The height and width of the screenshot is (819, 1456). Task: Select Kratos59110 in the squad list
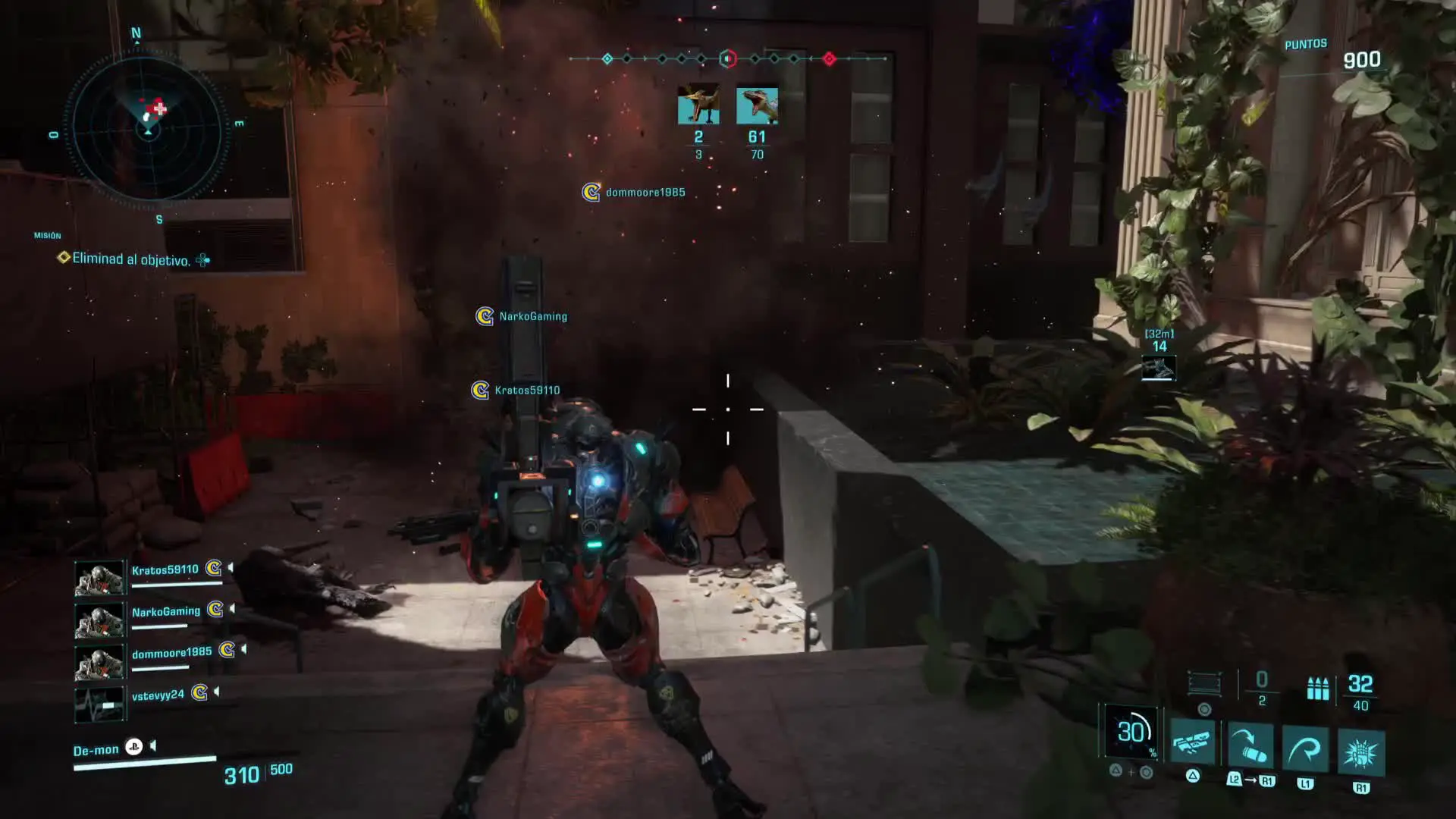coord(165,570)
